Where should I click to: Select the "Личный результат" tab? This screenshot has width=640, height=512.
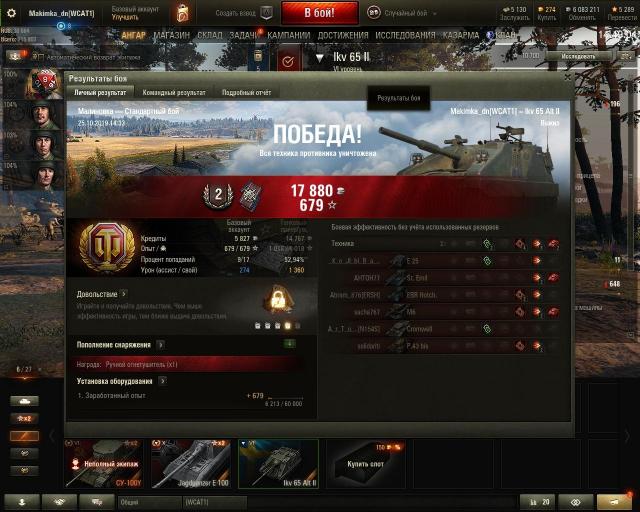point(98,92)
